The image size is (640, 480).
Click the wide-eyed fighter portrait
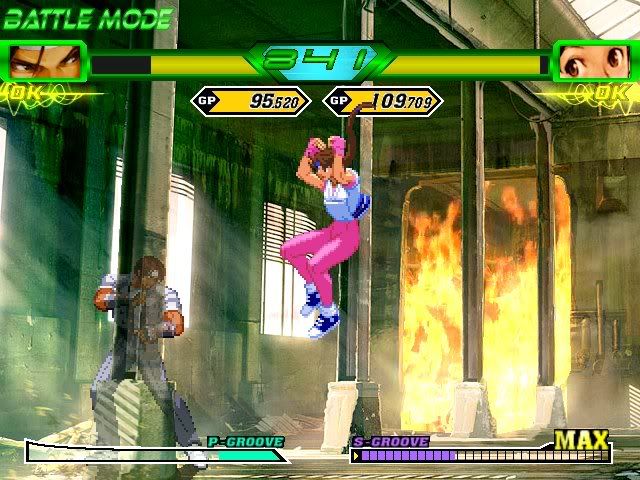592,62
